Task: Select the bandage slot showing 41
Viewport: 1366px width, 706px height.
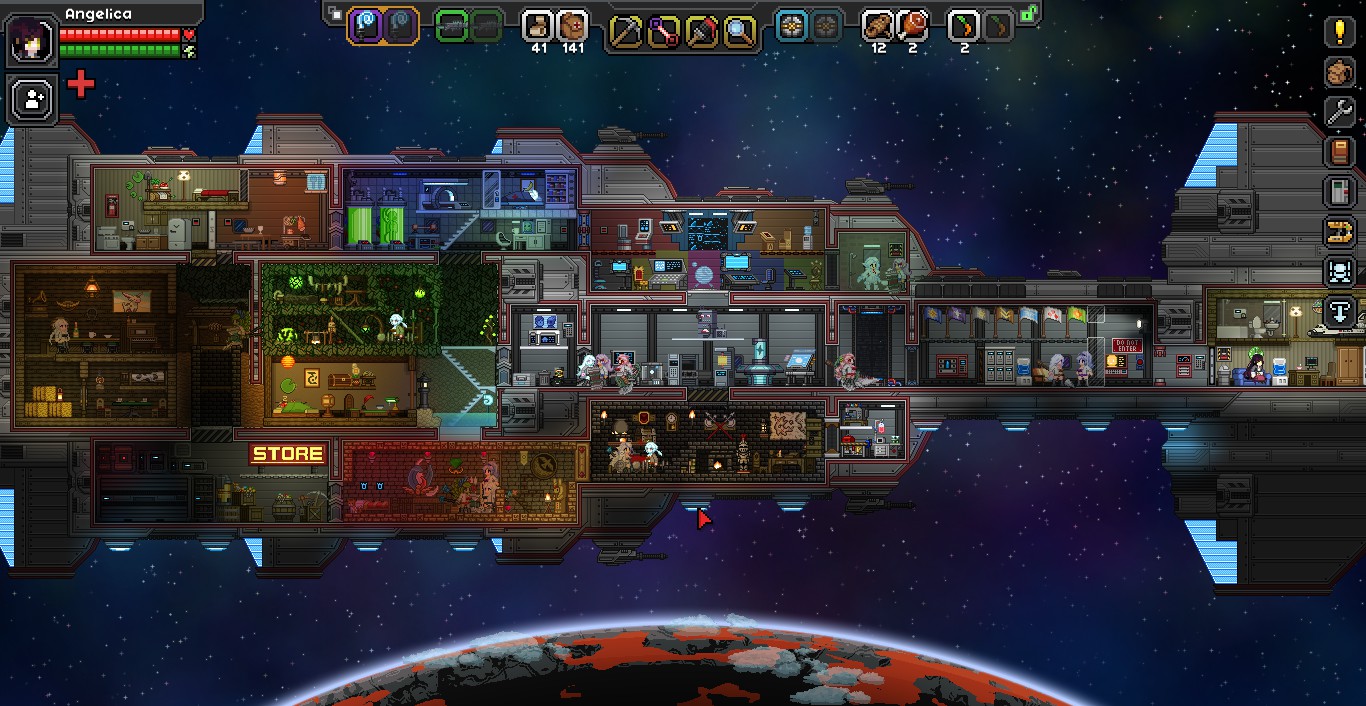Action: 538,26
